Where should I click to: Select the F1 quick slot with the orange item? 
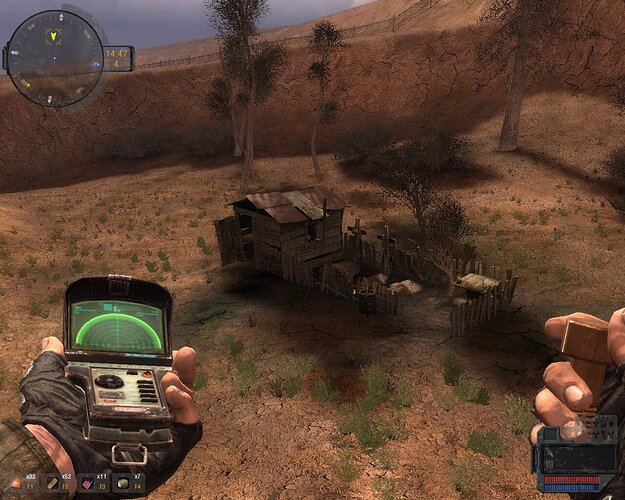click(x=17, y=484)
